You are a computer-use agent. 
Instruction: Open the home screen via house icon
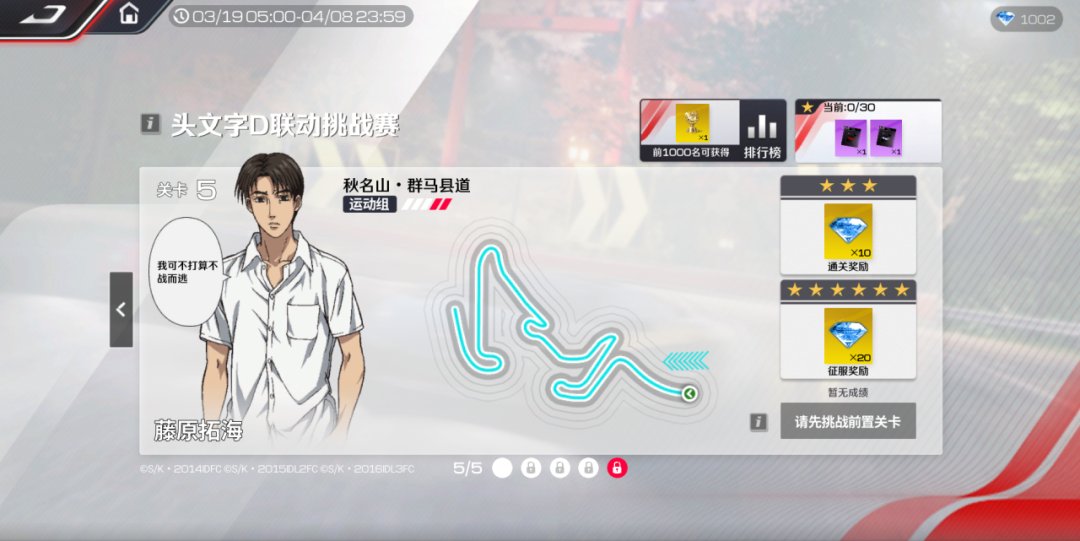tap(129, 14)
